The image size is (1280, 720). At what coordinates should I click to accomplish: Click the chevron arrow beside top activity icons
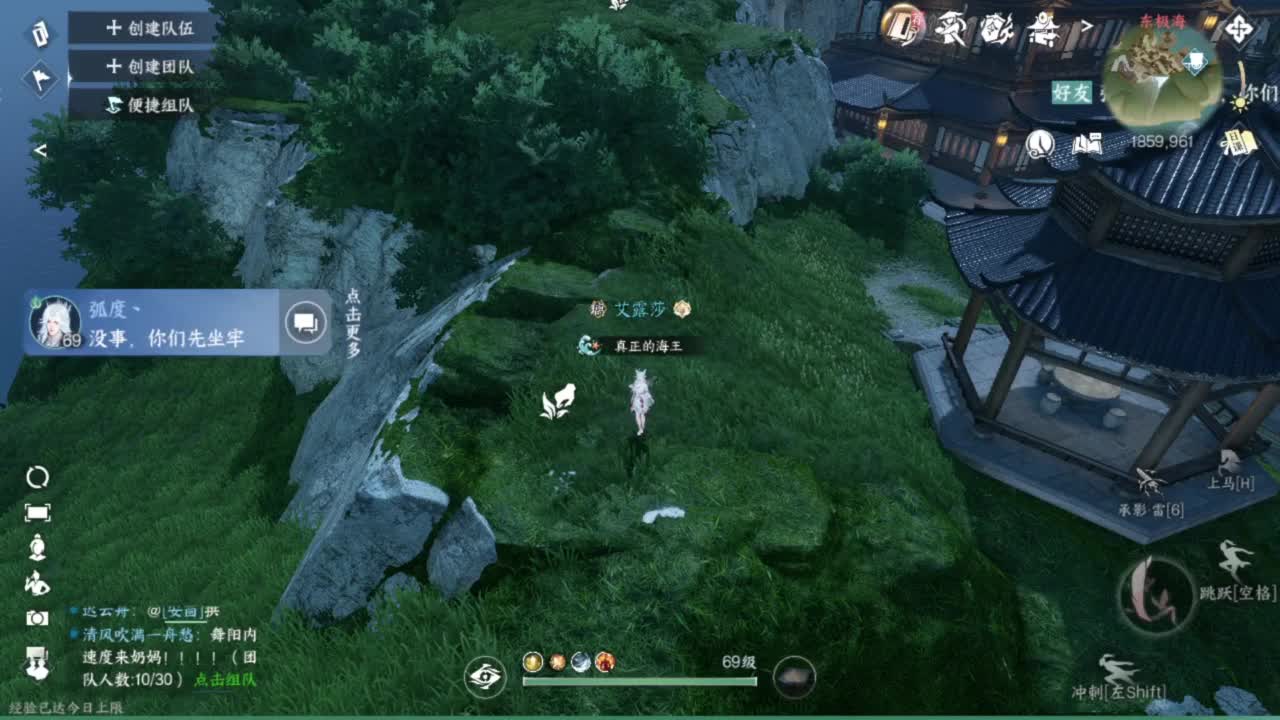(1087, 24)
